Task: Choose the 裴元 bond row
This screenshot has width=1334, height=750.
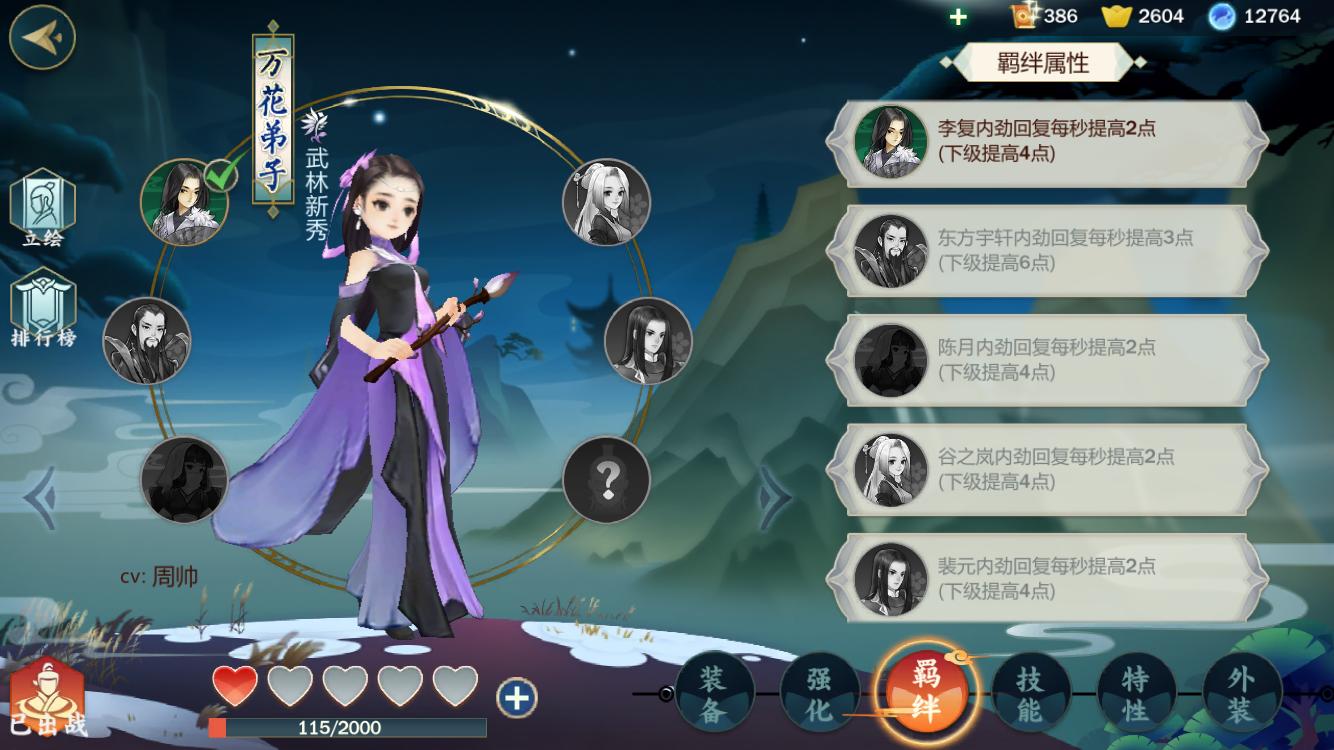Action: coord(1050,578)
